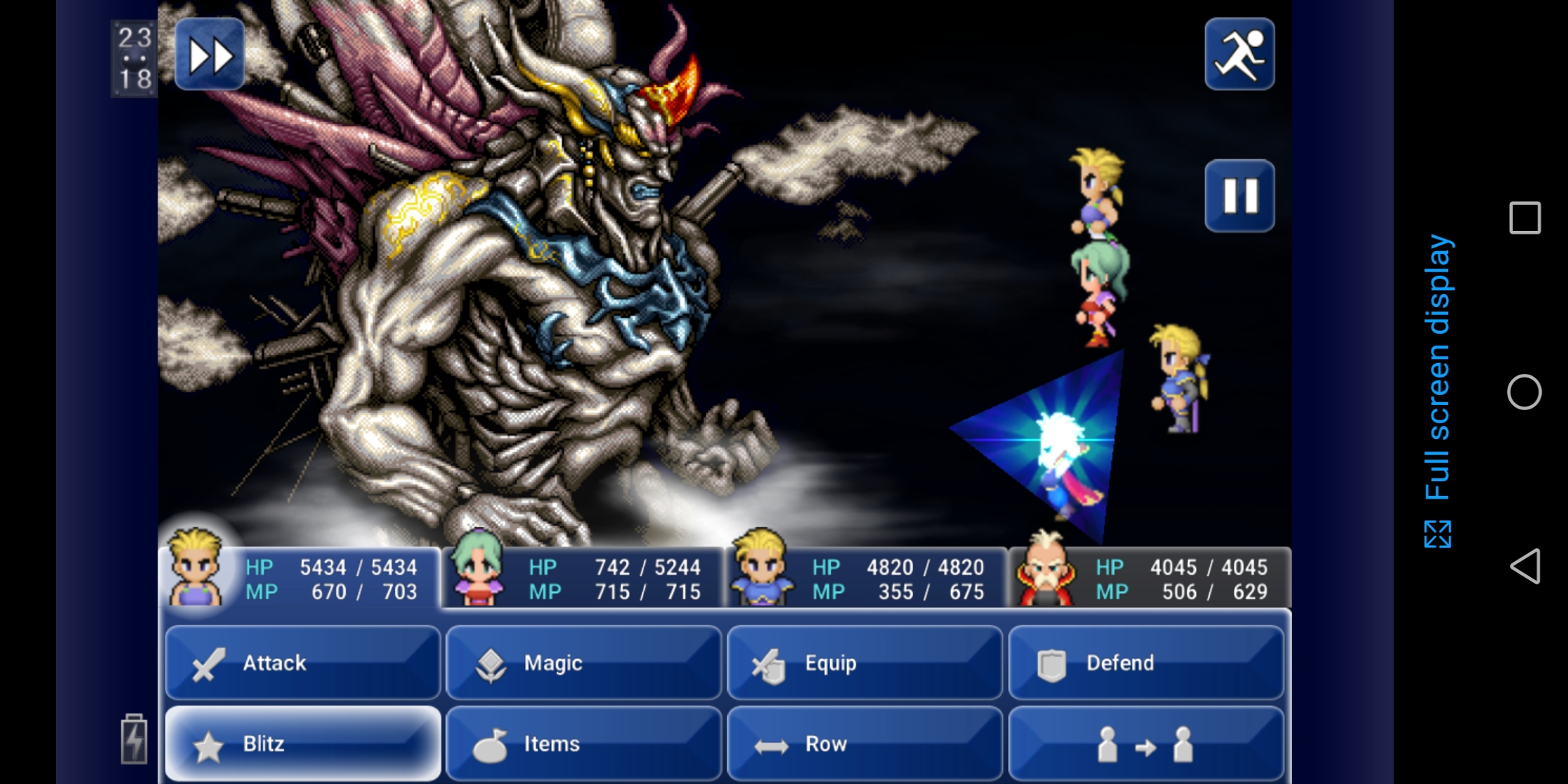Select Sabin's status panel with 5434 HP
Image resolution: width=1568 pixels, height=784 pixels.
coord(299,579)
